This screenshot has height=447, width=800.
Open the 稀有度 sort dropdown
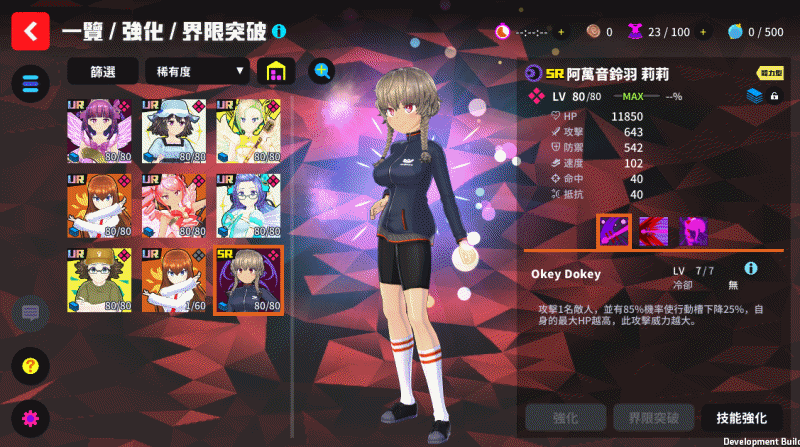(196, 71)
